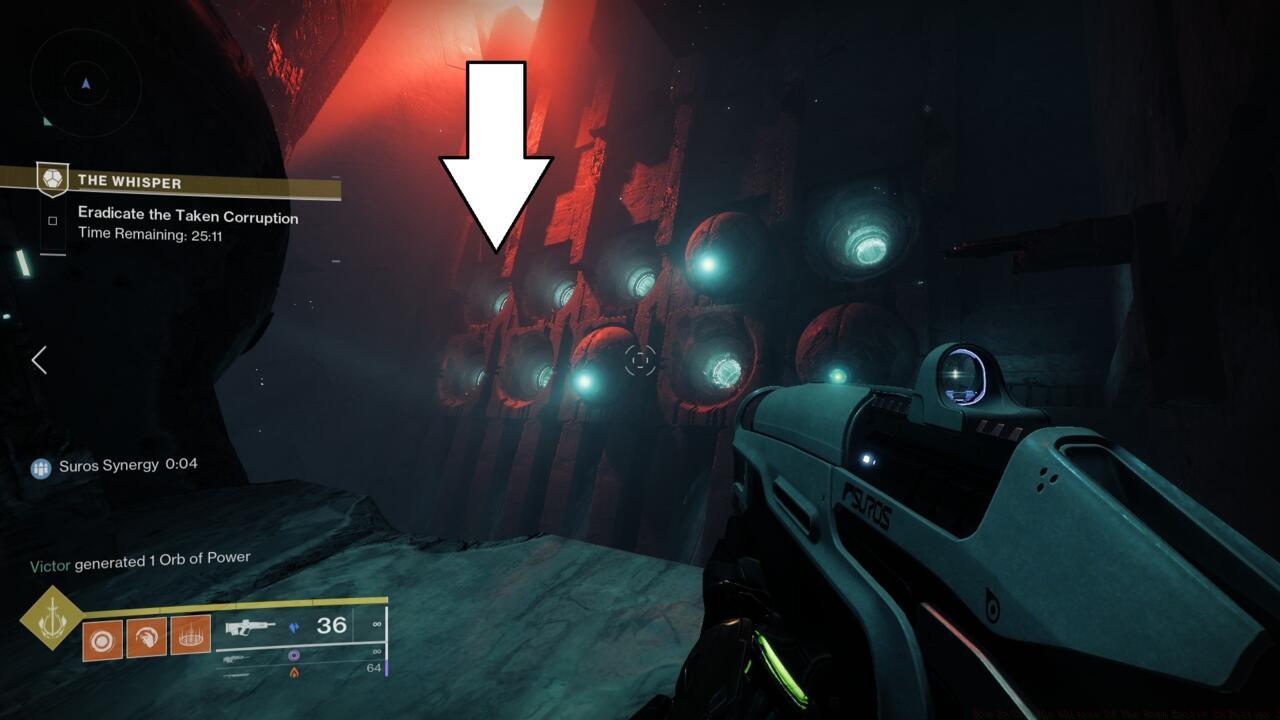
Task: Click the orange heavy ammo flame icon
Action: 293,671
